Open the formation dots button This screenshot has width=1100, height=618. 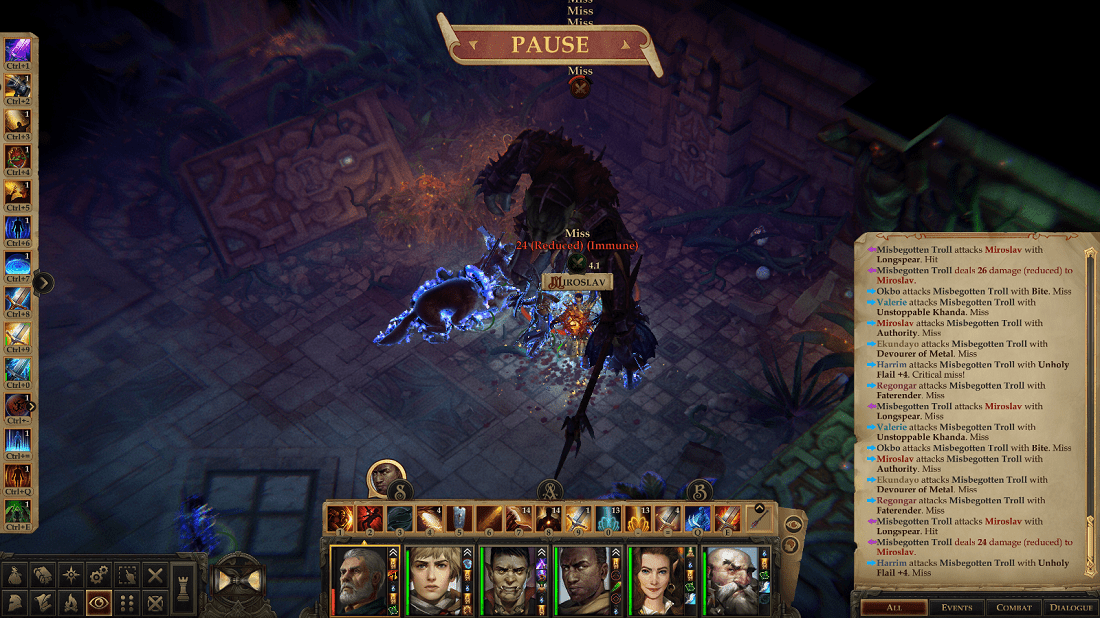click(127, 602)
